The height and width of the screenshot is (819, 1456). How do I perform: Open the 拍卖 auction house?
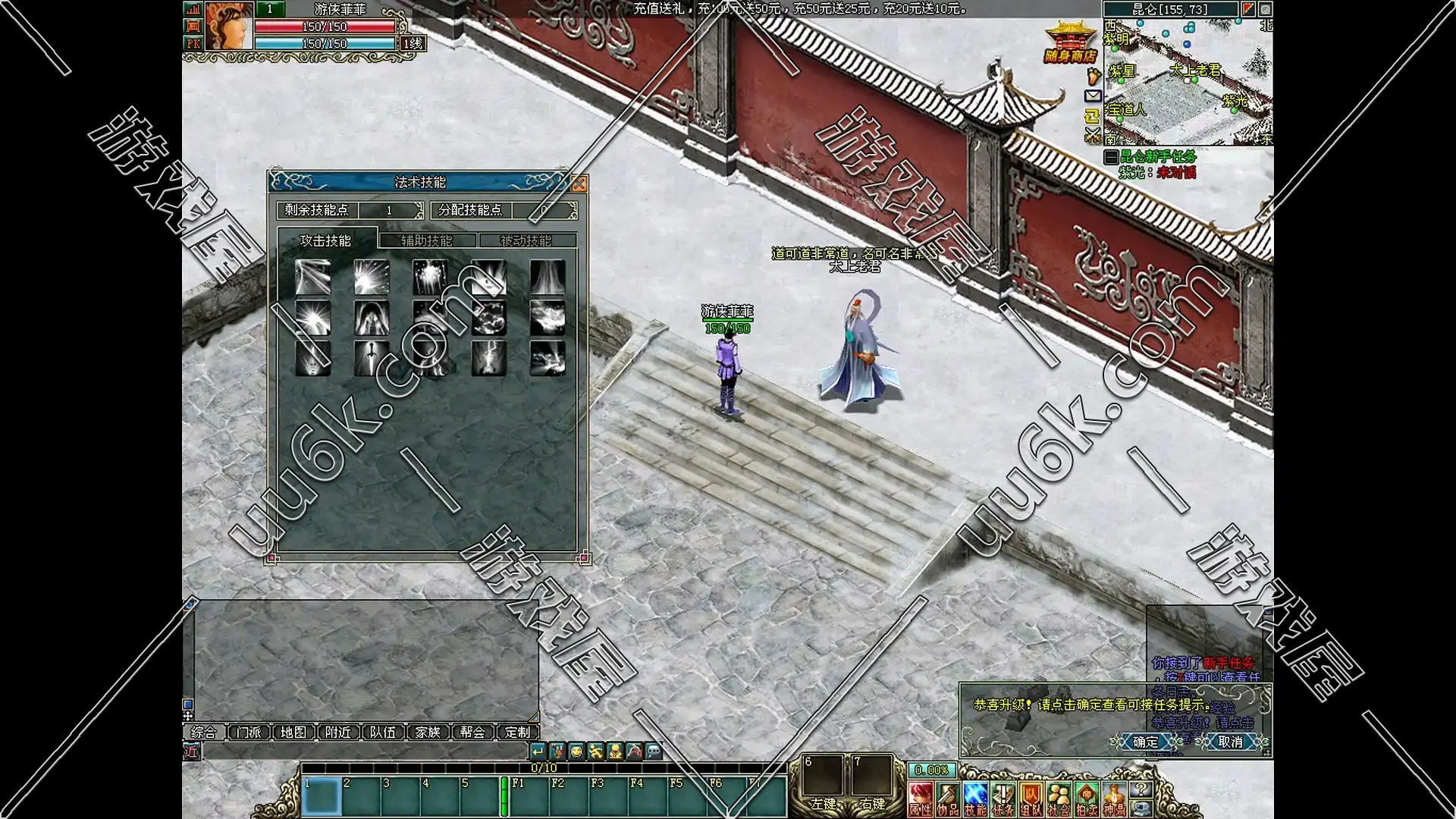(1086, 799)
